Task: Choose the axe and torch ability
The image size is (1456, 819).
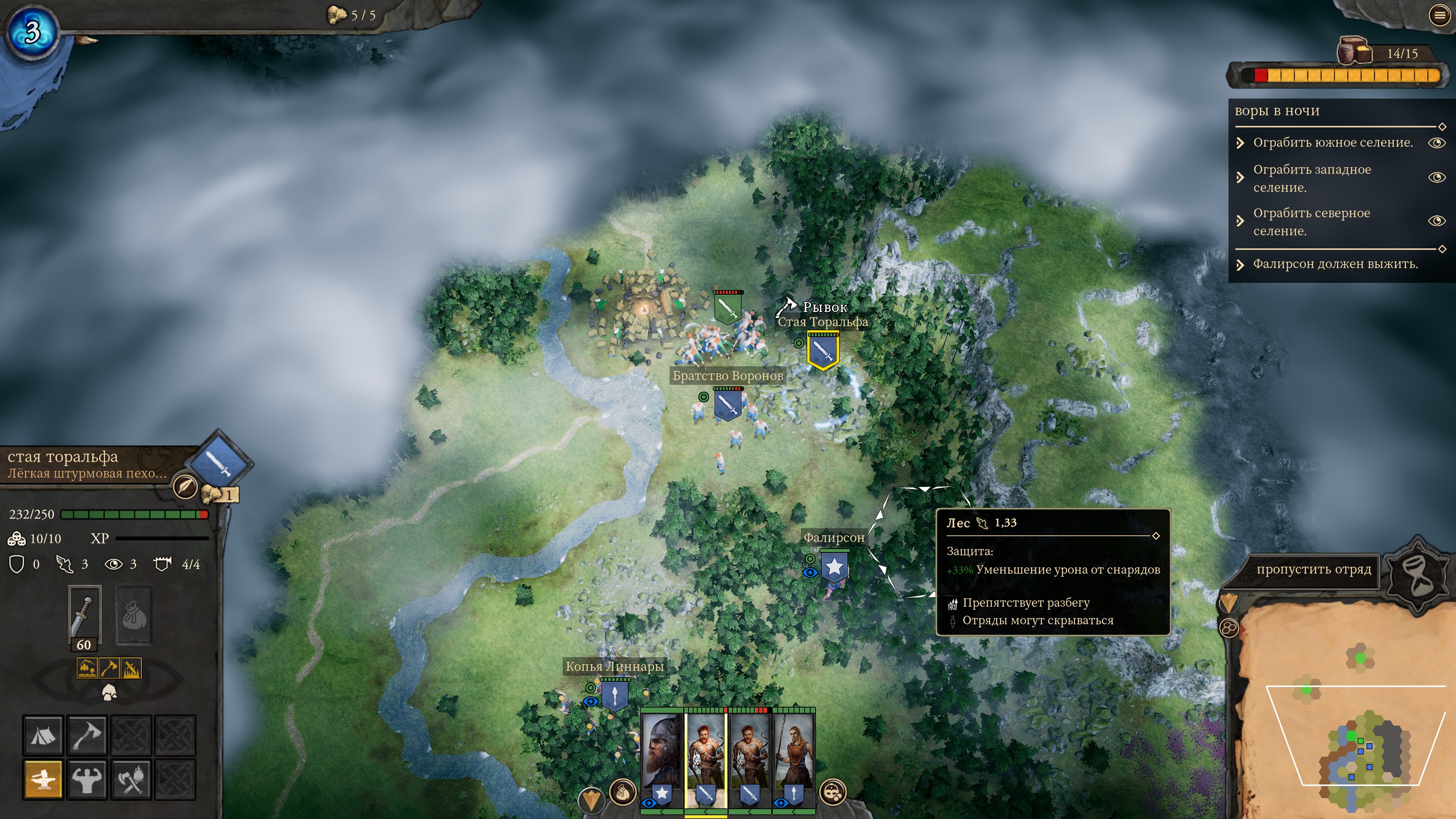Action: point(131,780)
